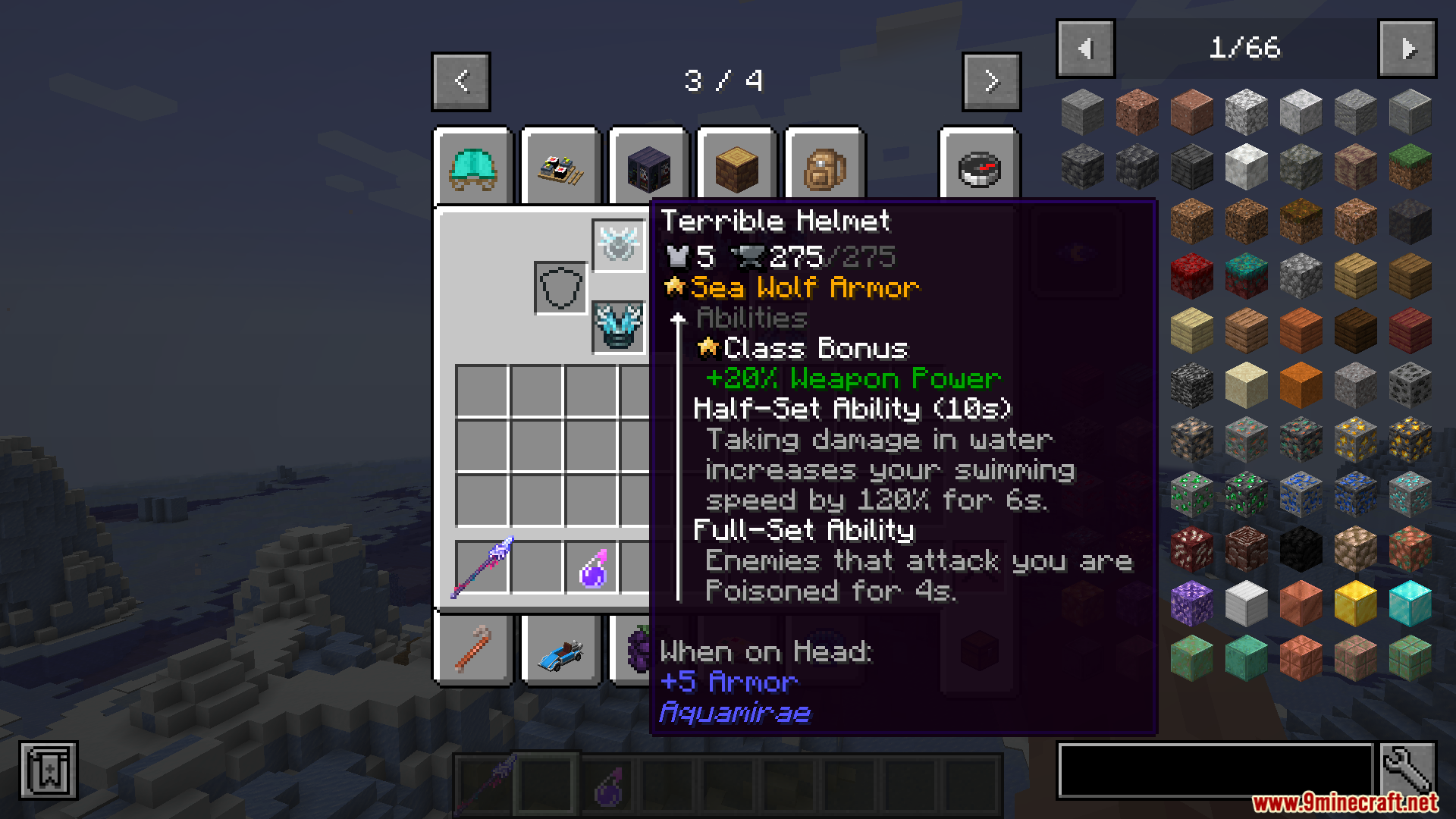
Task: Pick the Terrible Chestplate armor slot
Action: (619, 327)
